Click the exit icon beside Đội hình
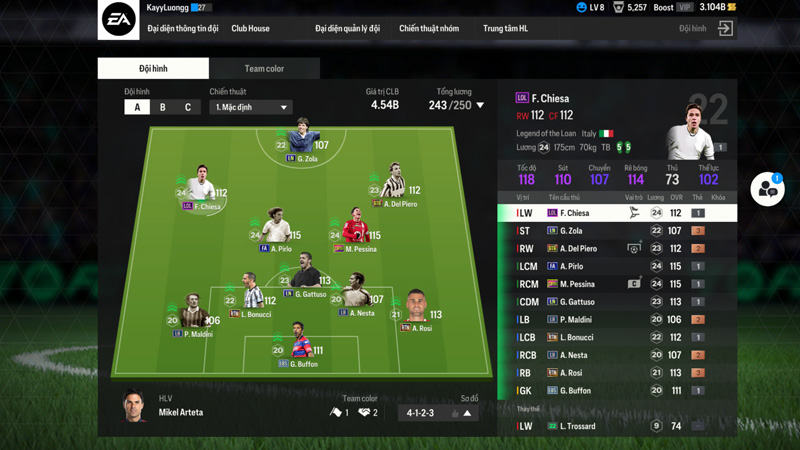 click(726, 29)
